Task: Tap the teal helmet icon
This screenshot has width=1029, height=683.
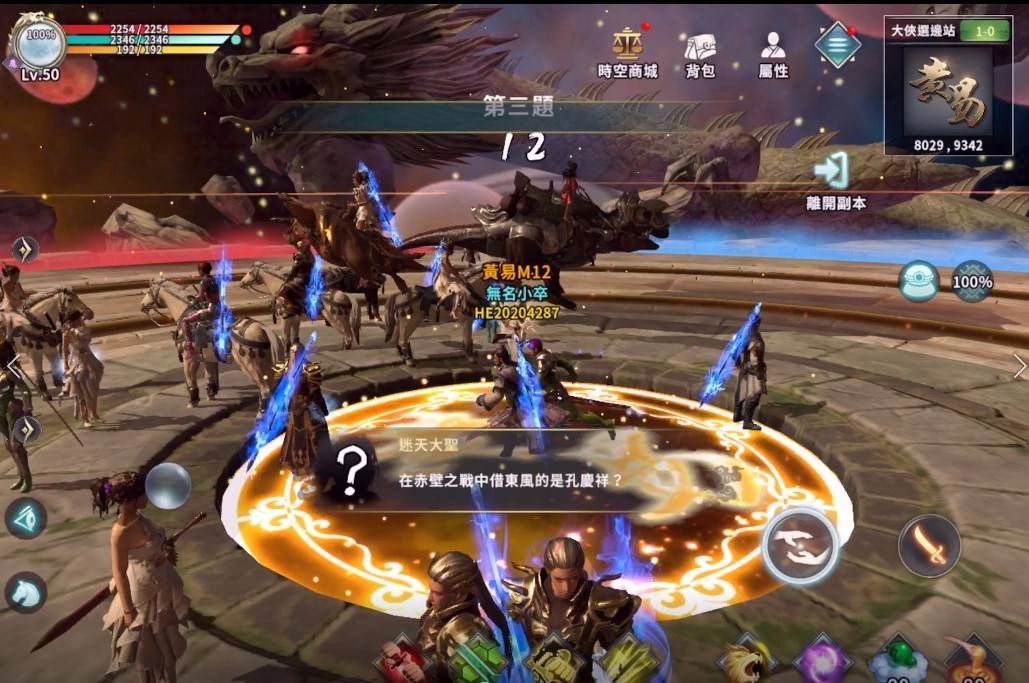Action: 919,281
